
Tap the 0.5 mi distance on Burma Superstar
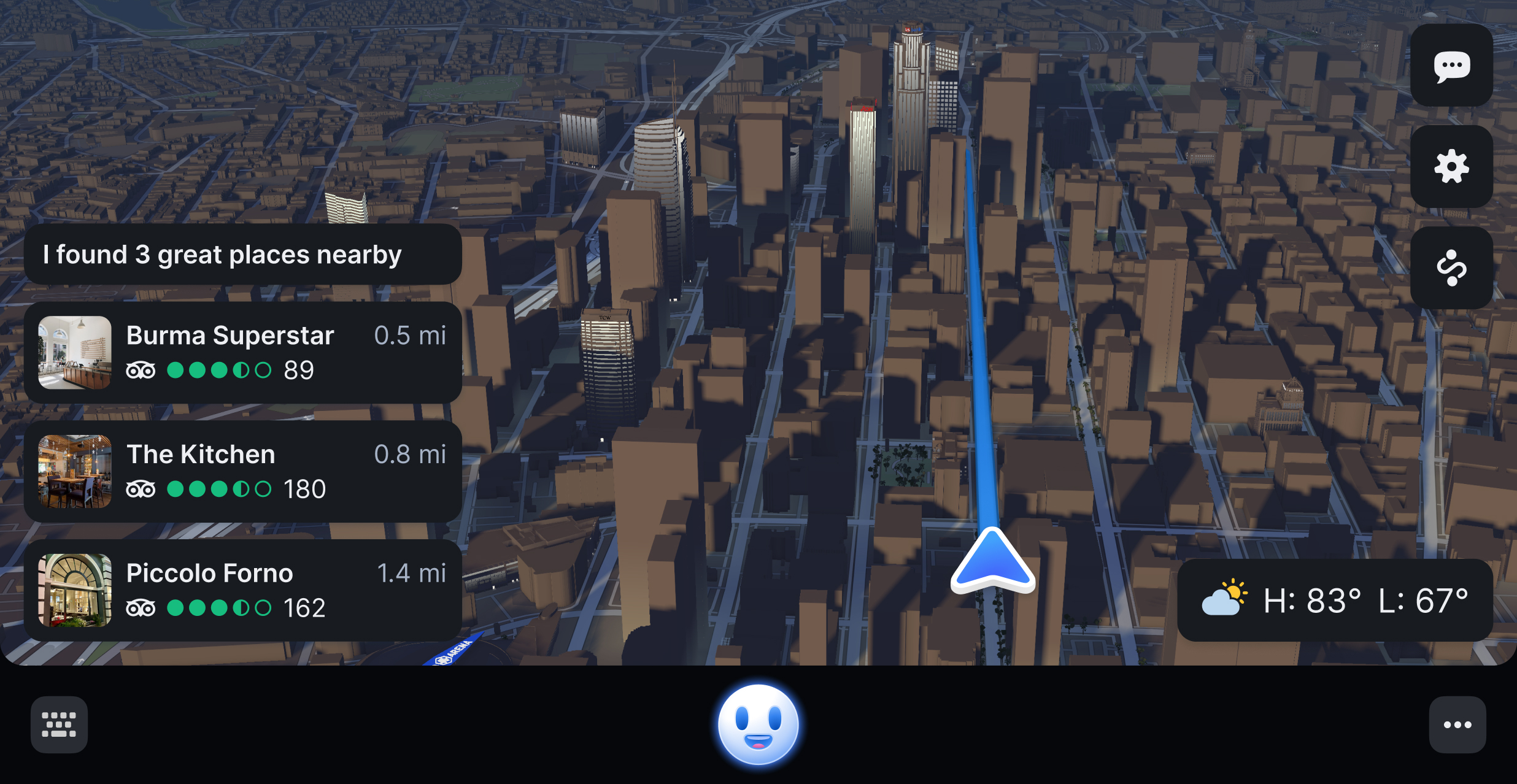410,336
